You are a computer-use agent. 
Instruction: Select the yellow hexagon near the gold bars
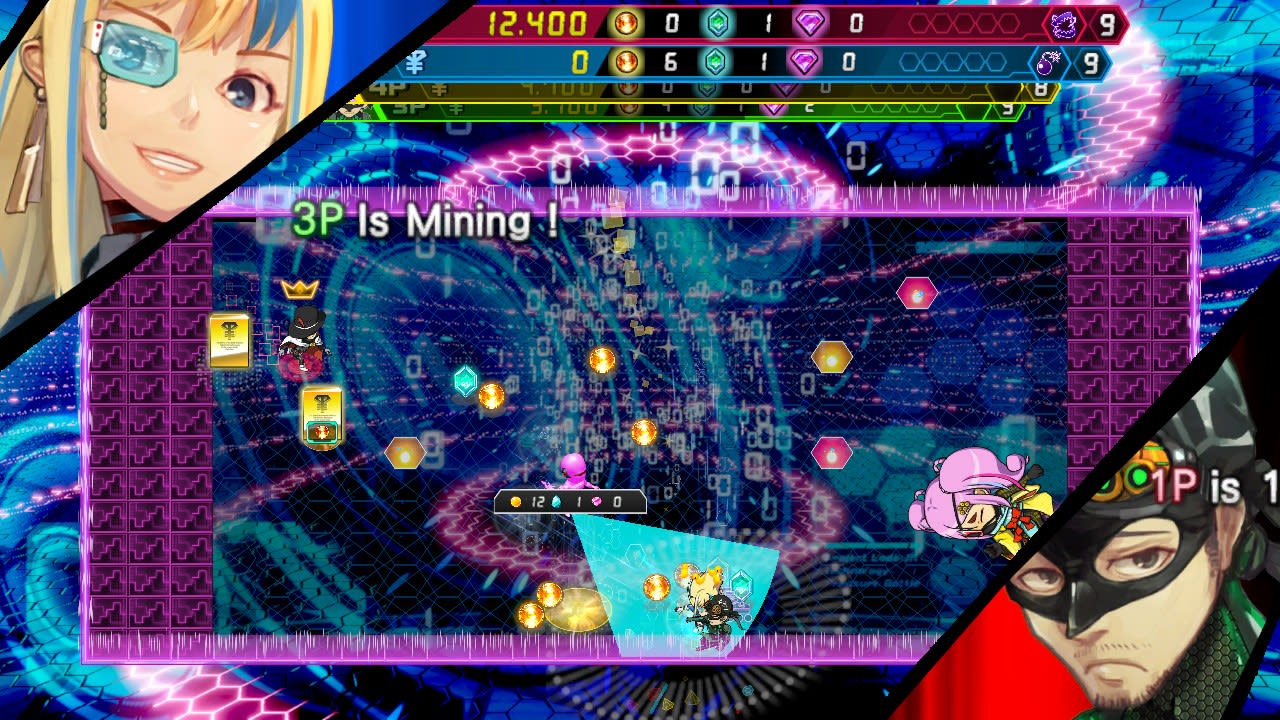tap(404, 453)
